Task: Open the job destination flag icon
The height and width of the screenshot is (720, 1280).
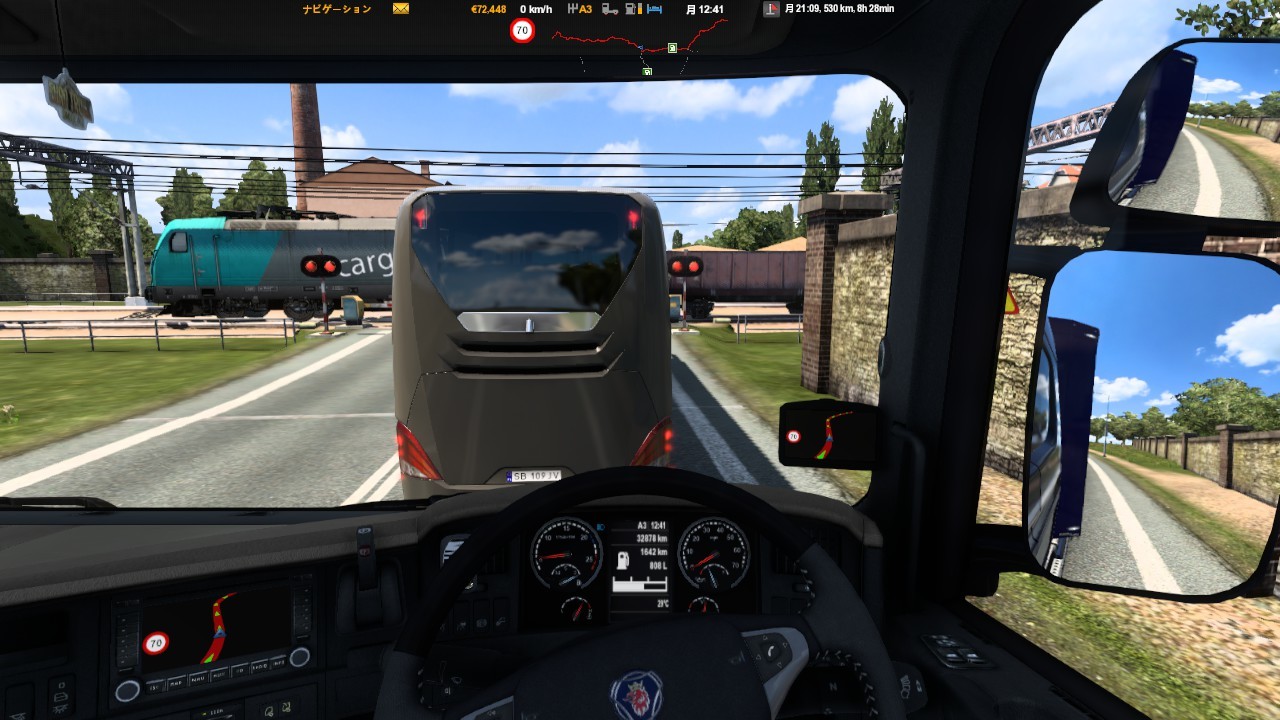Action: [x=771, y=9]
